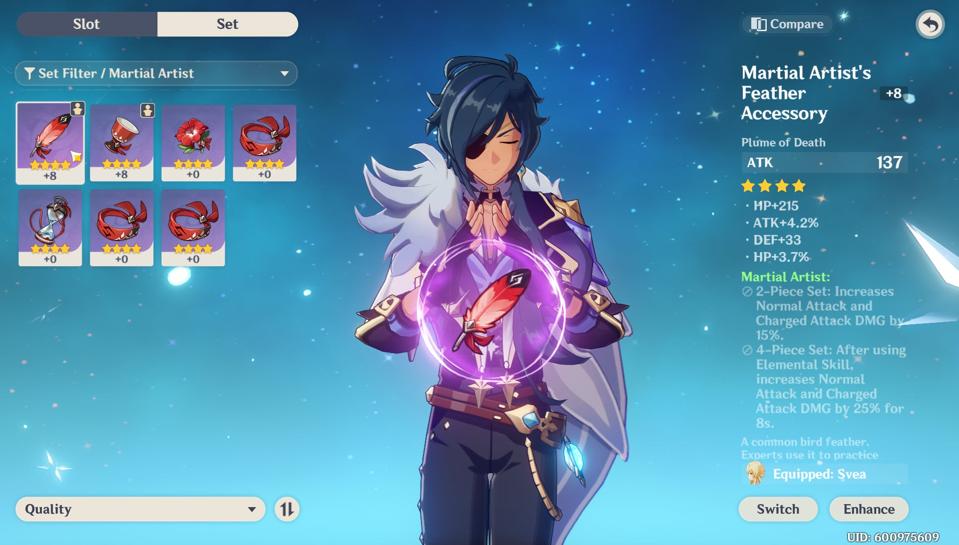Choose the red goblet artifact at +8

click(121, 142)
